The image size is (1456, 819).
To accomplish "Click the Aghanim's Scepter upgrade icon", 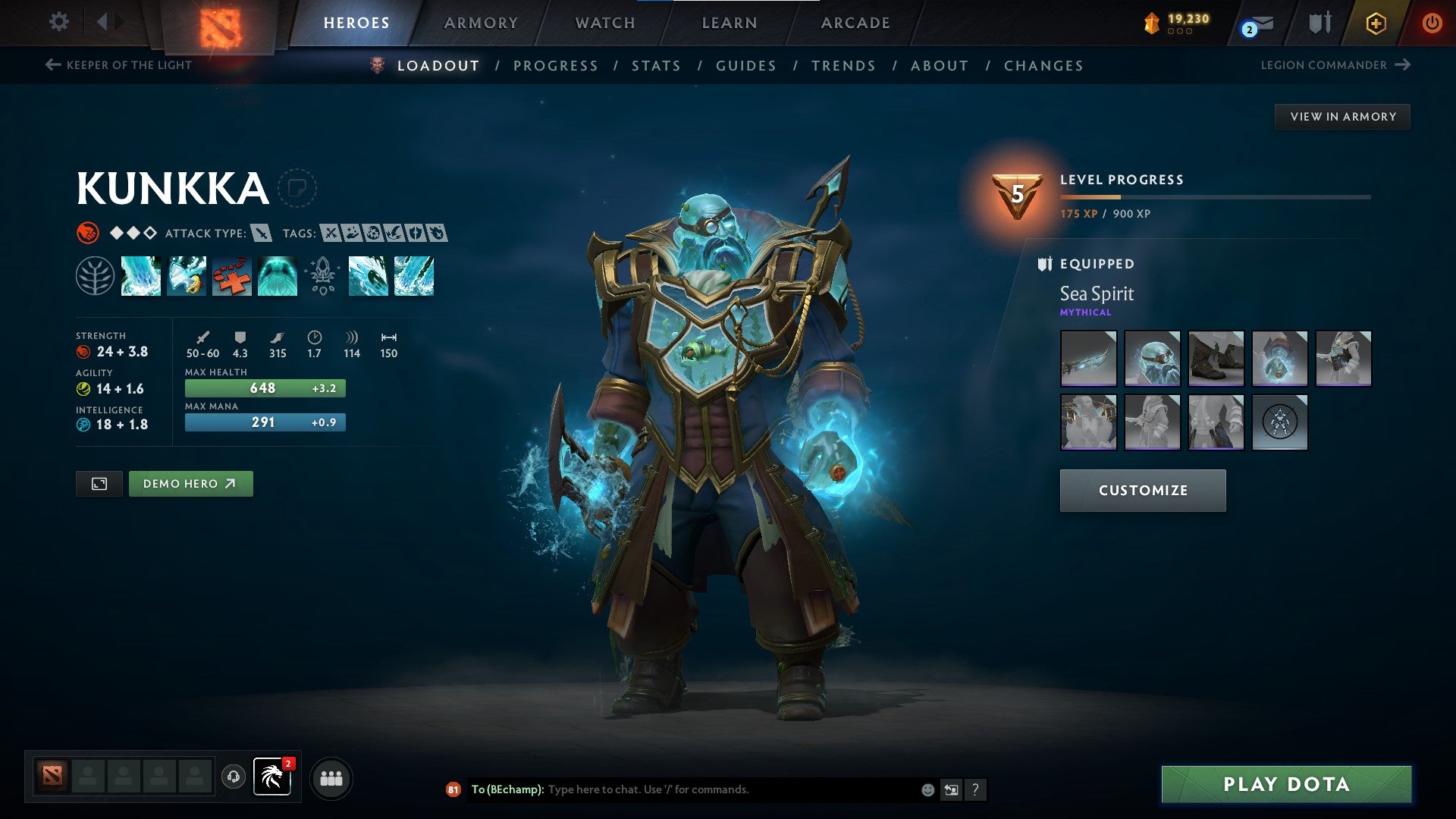I will (x=323, y=276).
